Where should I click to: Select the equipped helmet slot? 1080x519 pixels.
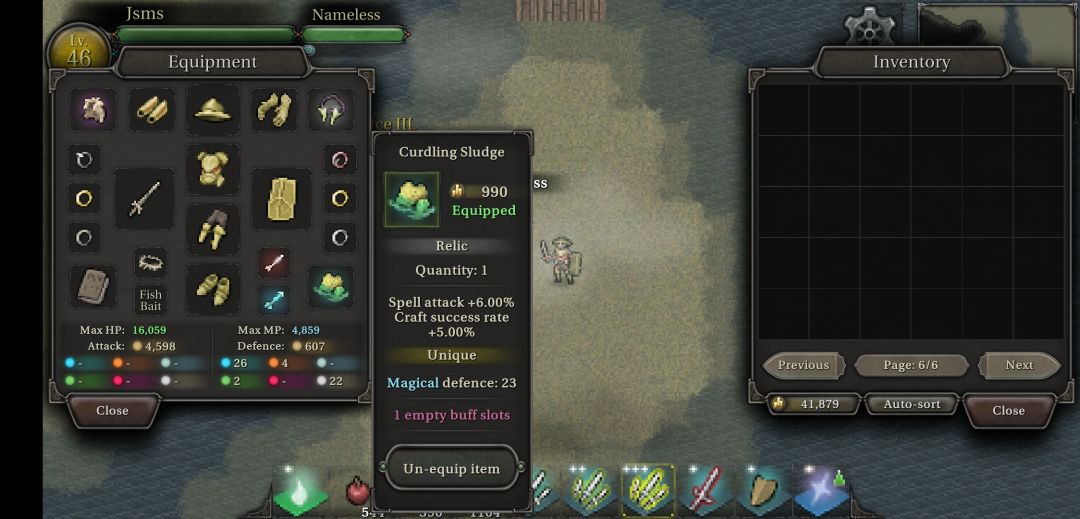pos(213,110)
